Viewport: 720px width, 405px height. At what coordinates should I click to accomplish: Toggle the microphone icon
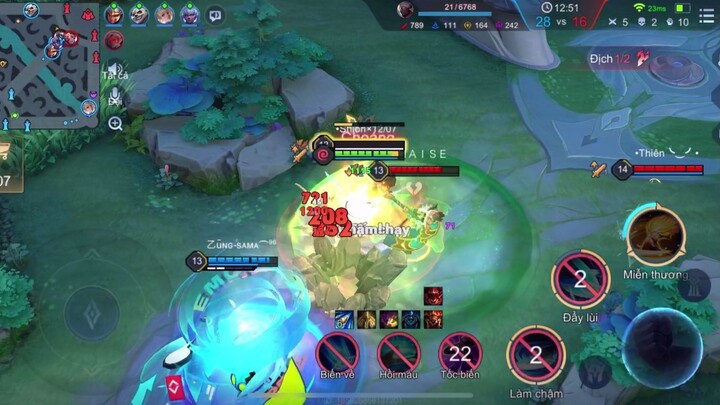(115, 97)
